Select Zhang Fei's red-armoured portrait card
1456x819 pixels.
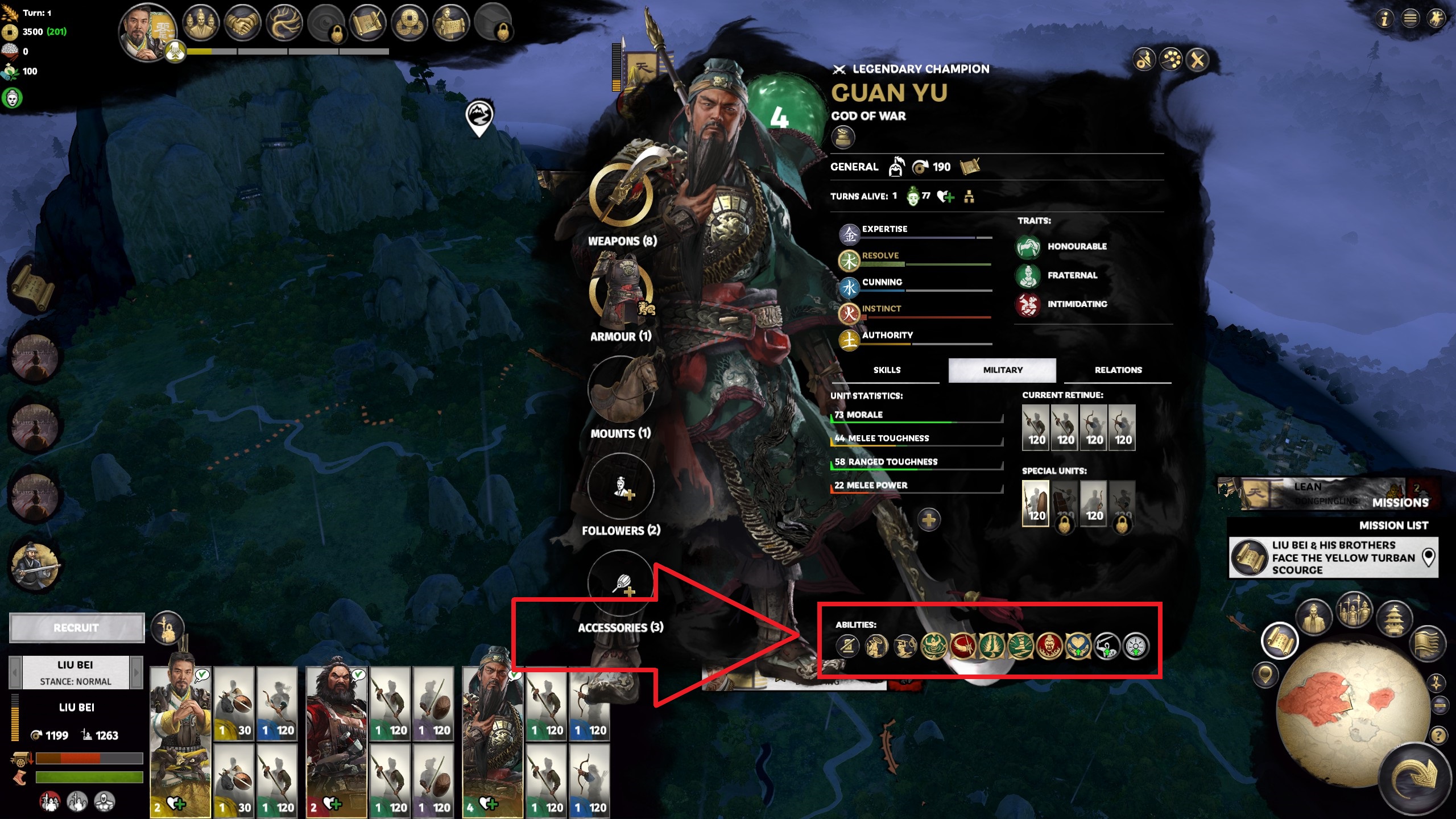(x=337, y=734)
